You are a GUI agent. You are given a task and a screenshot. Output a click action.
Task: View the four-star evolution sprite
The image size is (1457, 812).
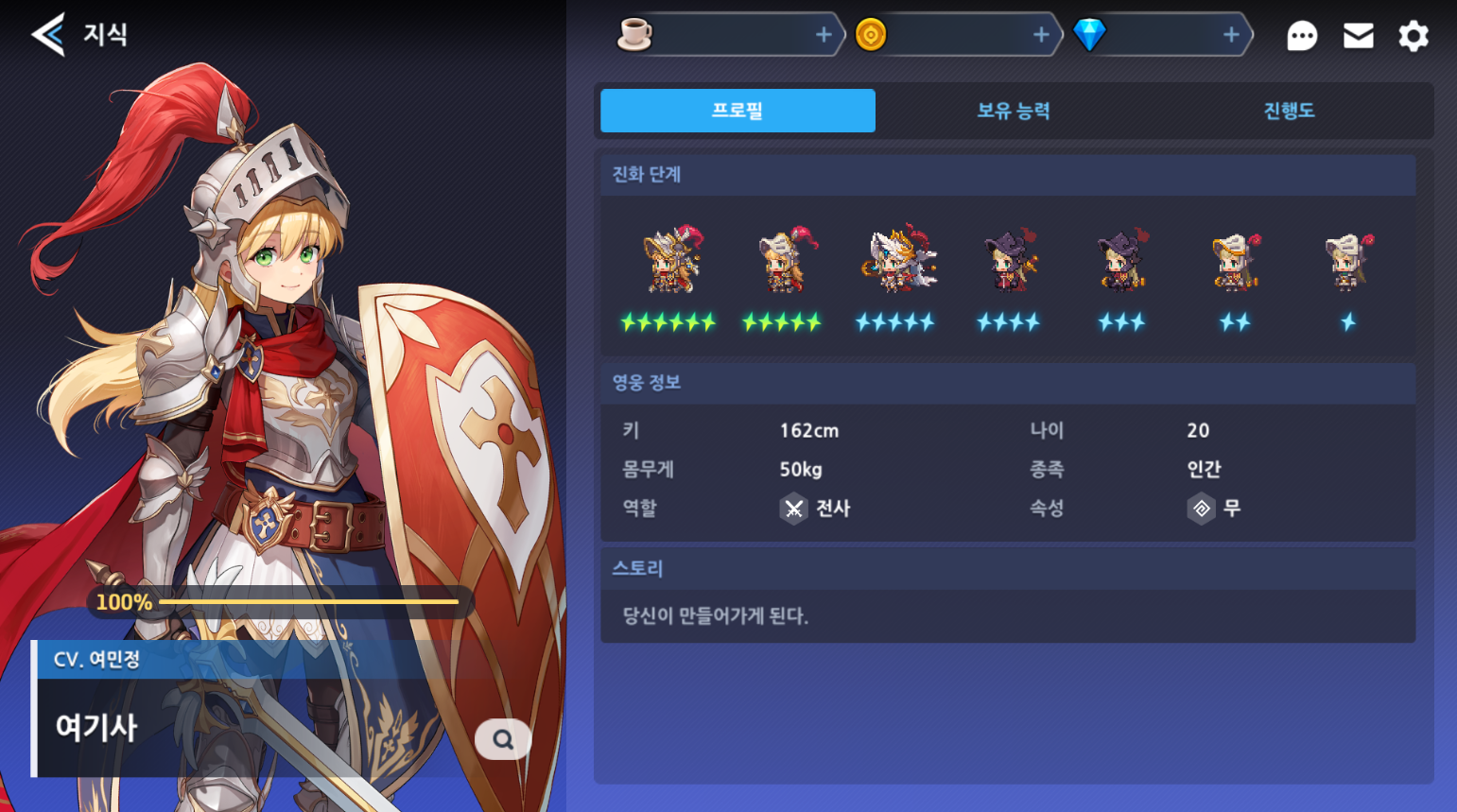tap(1009, 260)
